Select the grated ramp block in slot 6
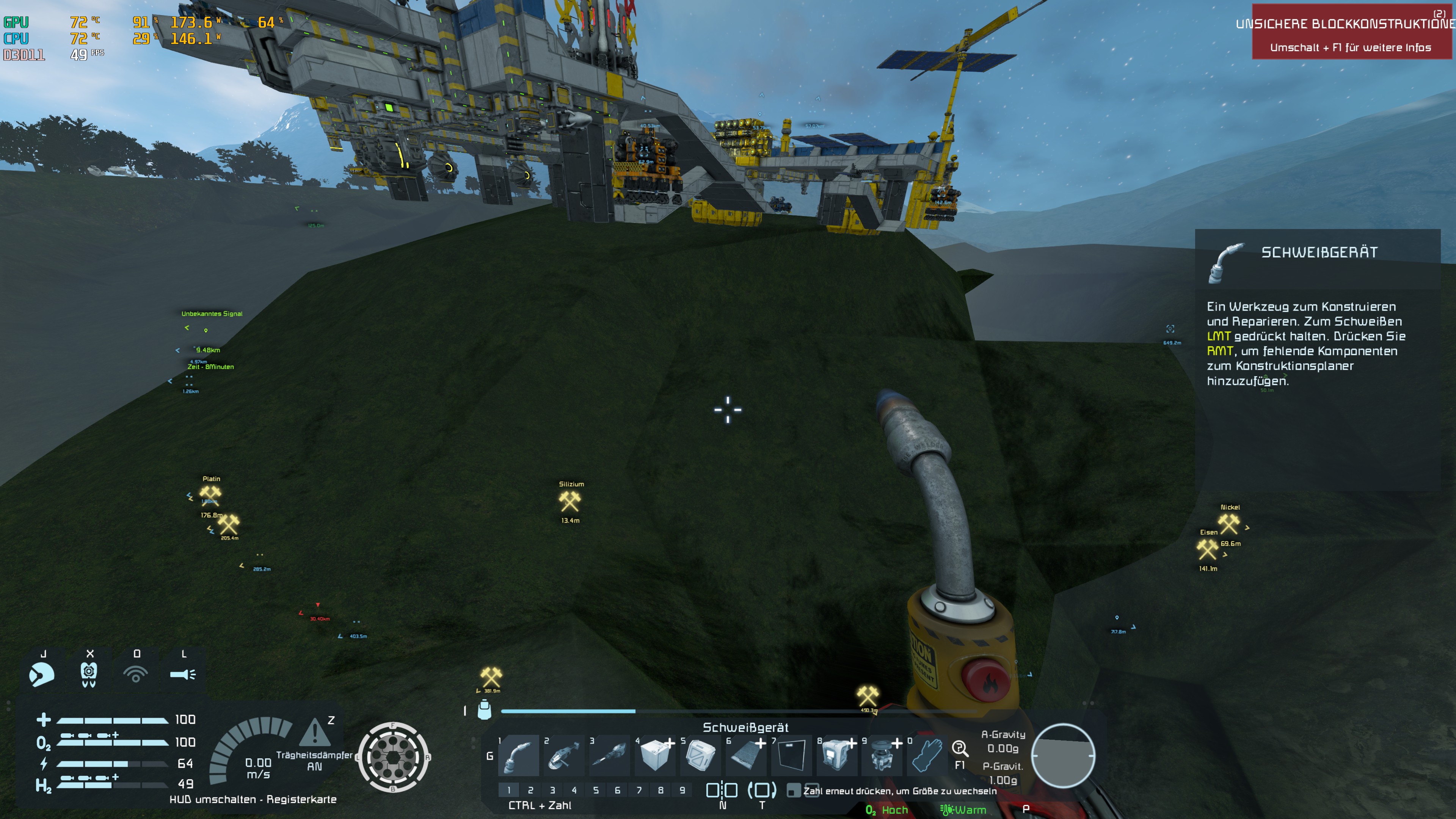 pyautogui.click(x=745, y=756)
